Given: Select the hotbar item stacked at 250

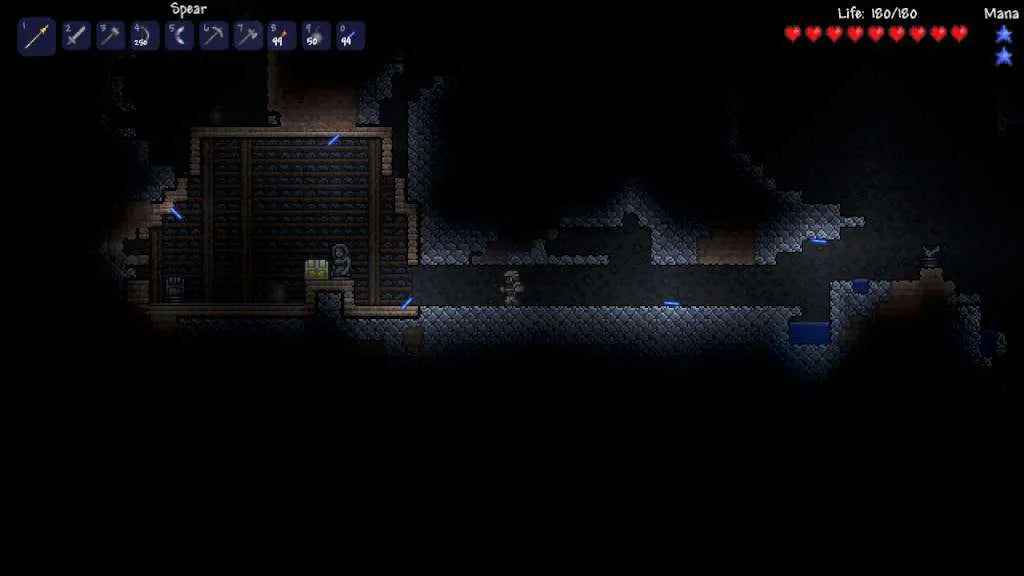Looking at the screenshot, I should pos(145,37).
